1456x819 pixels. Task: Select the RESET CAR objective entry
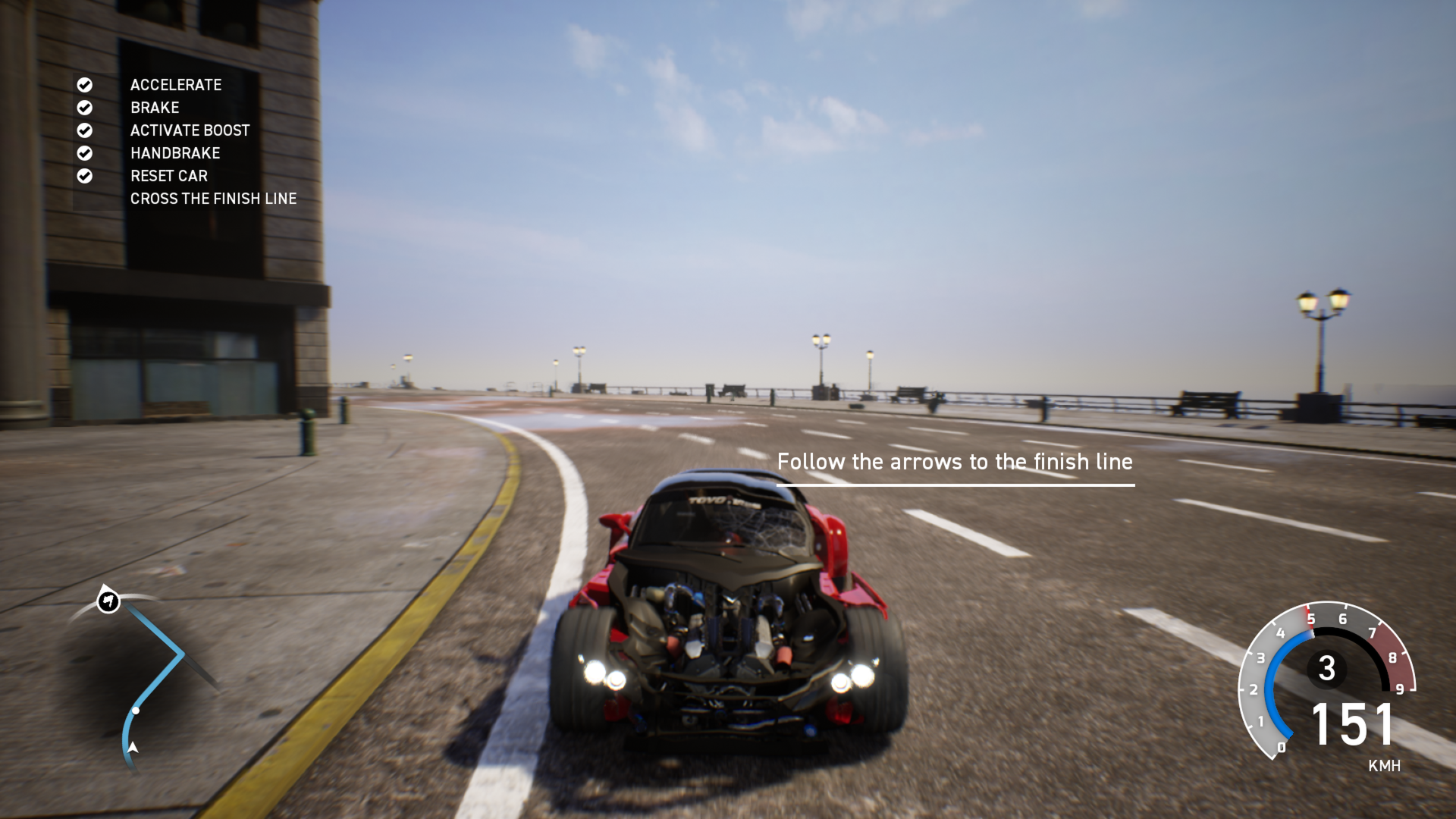pos(169,176)
